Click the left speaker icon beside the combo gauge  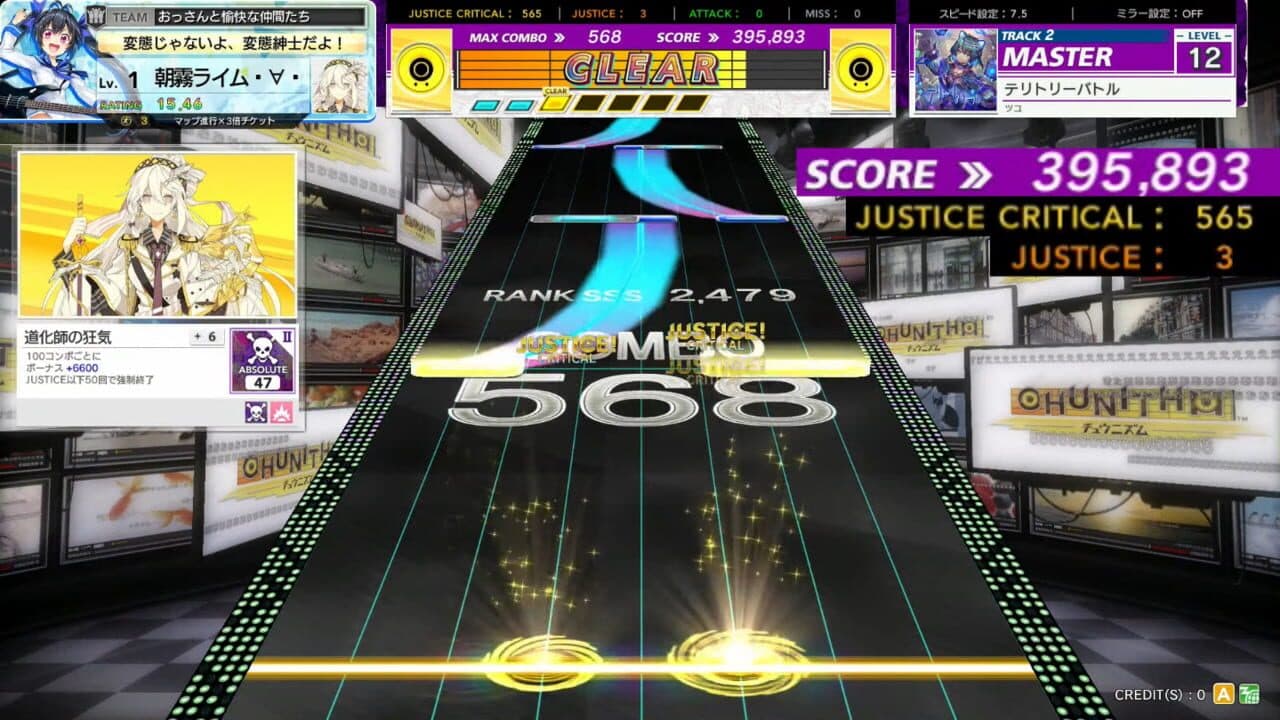pyautogui.click(x=419, y=71)
